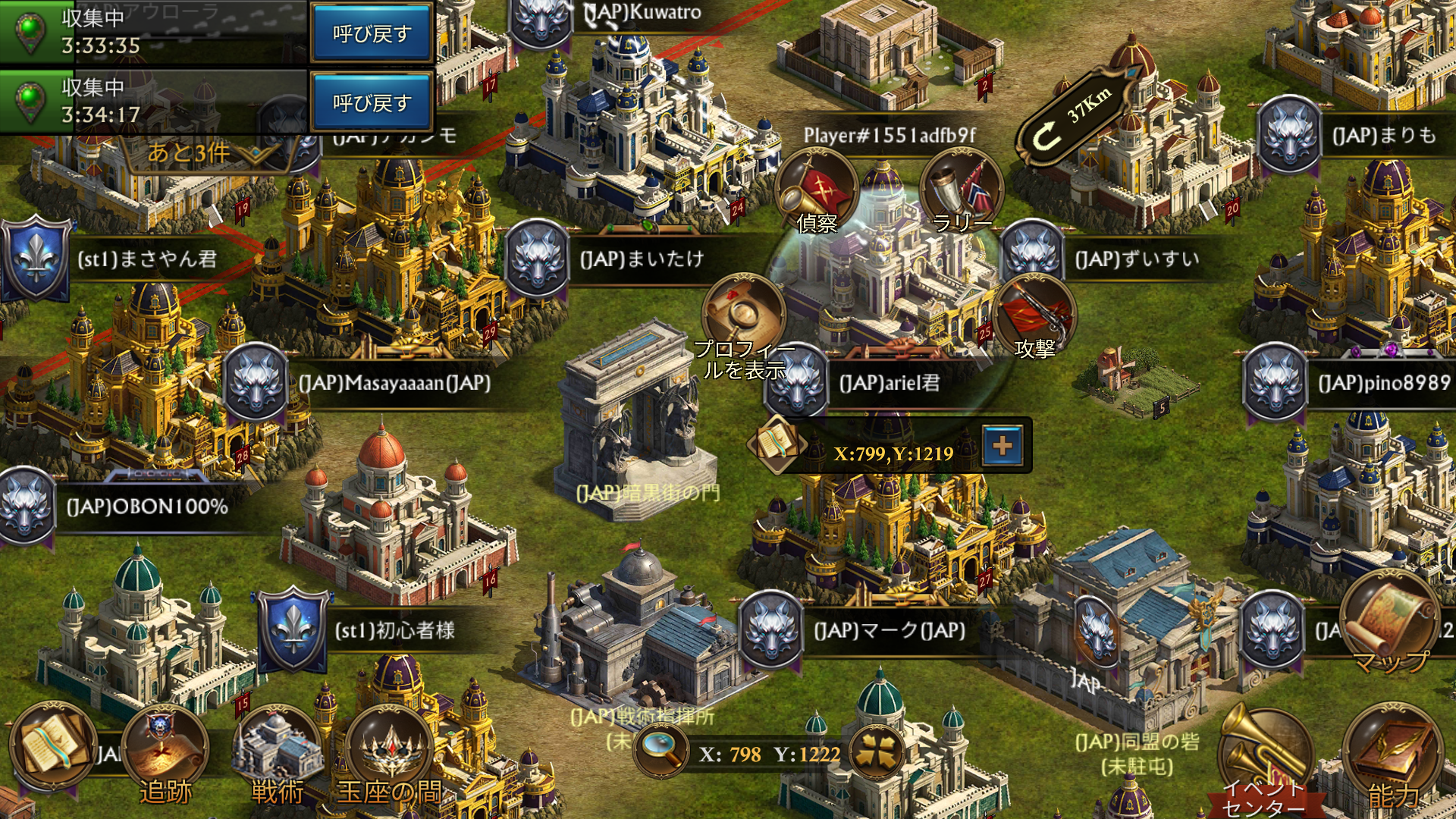Open the 追跡 tracking menu
1456x819 pixels.
(x=165, y=751)
